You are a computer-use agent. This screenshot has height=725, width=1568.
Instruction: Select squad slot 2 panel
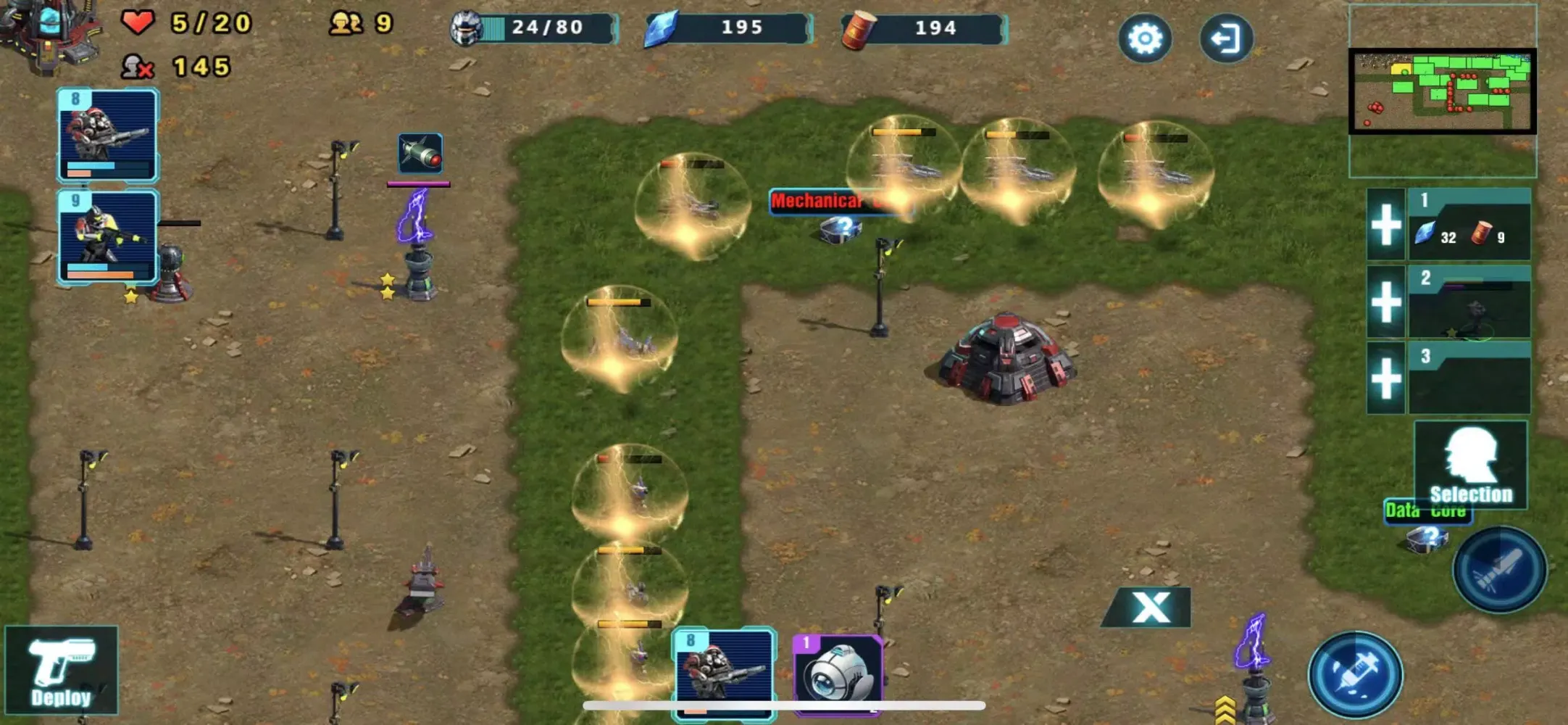point(1469,302)
